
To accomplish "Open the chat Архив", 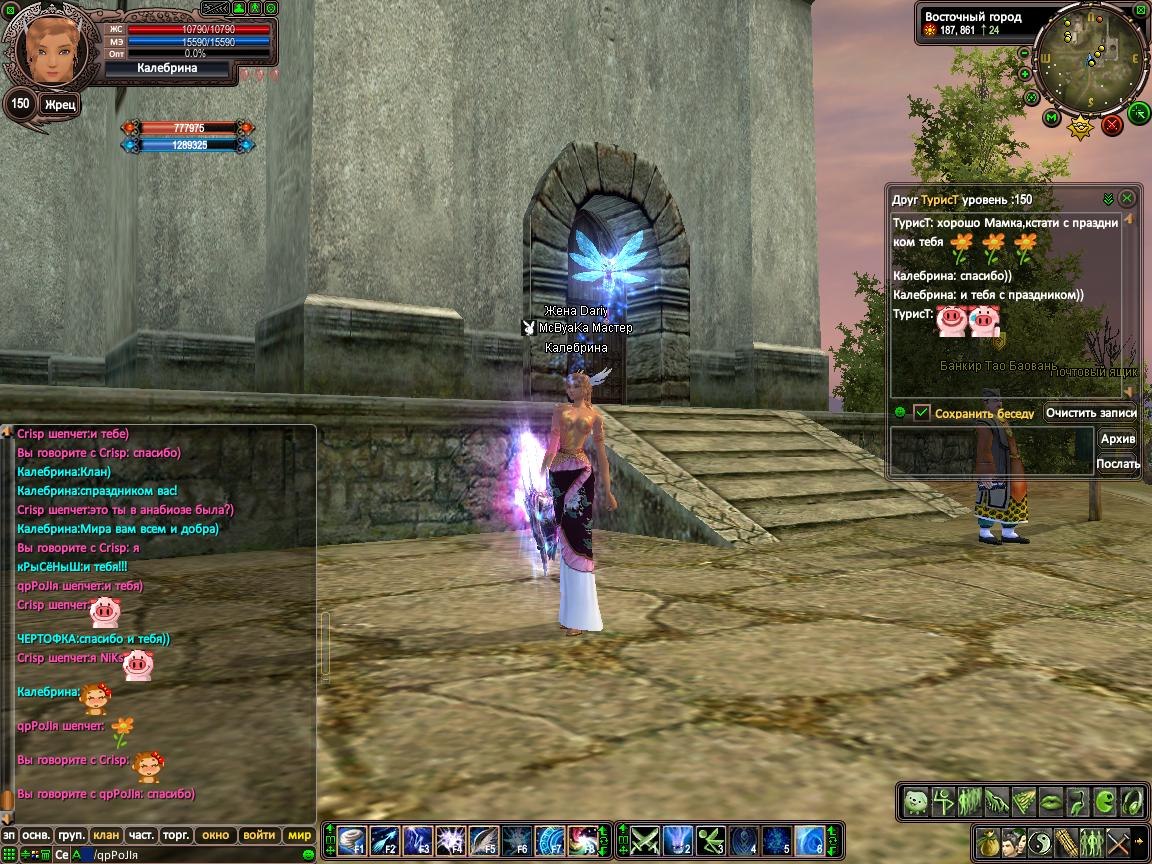I will (x=1118, y=439).
